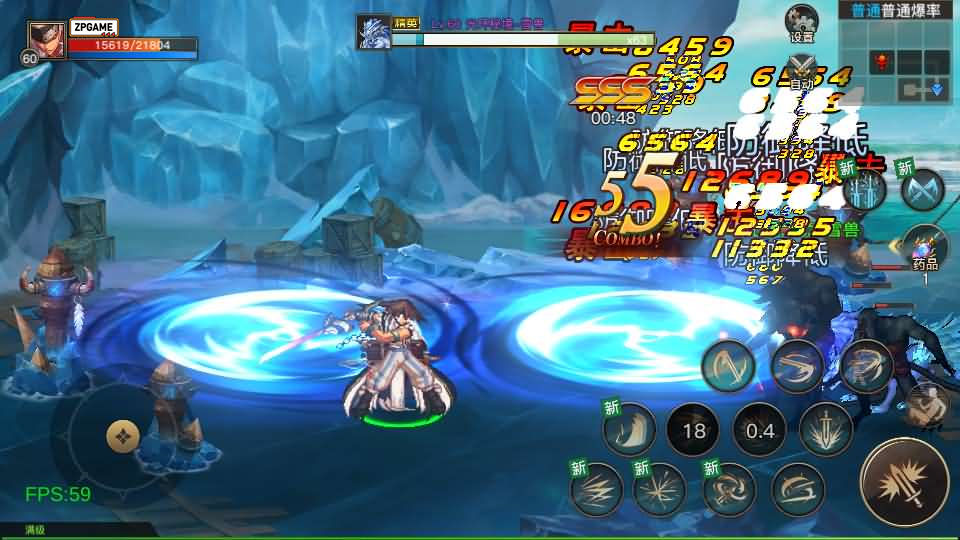Cast the double horizontal slash skill

click(x=797, y=366)
